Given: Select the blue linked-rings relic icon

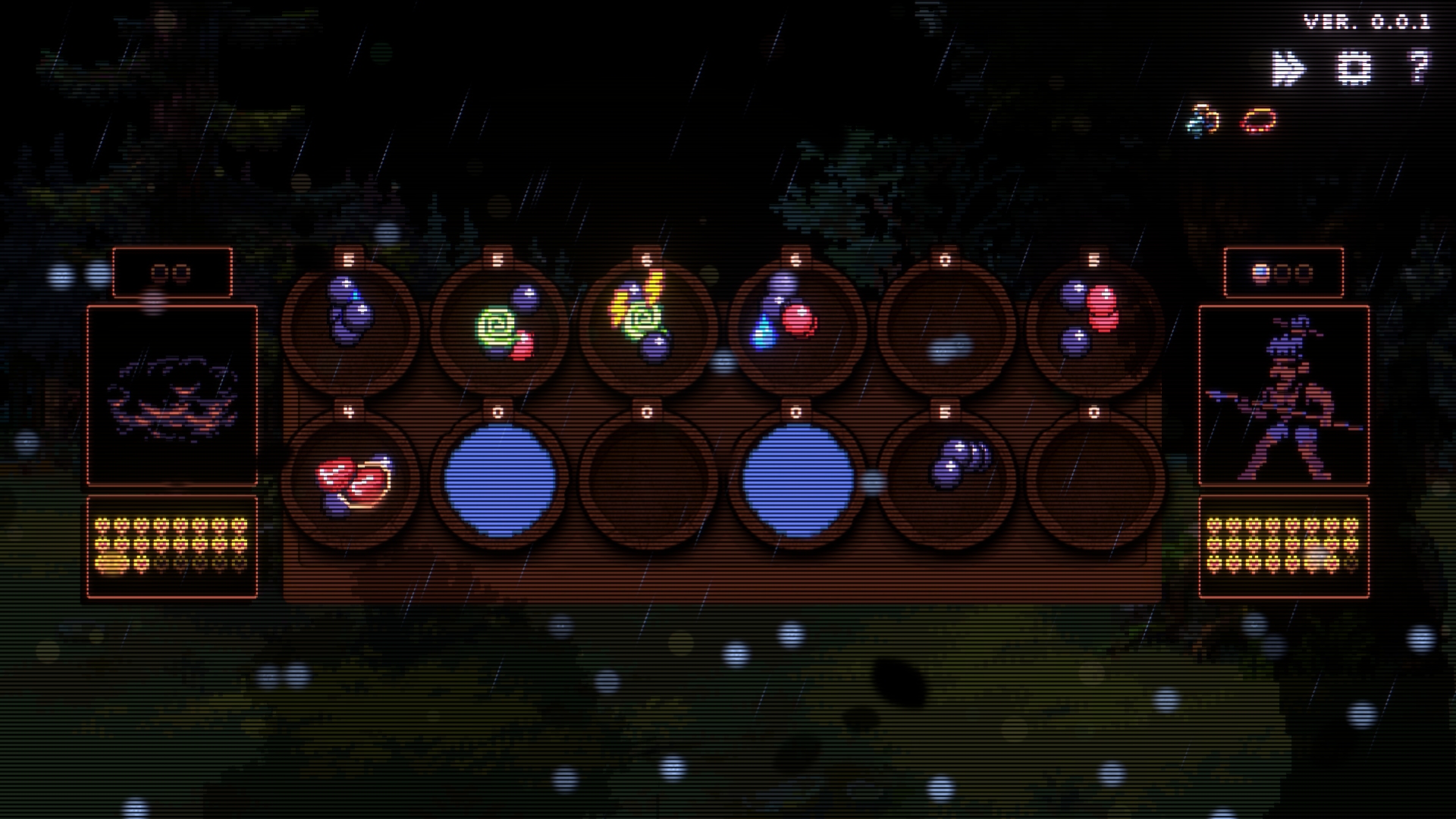Looking at the screenshot, I should pyautogui.click(x=1203, y=120).
